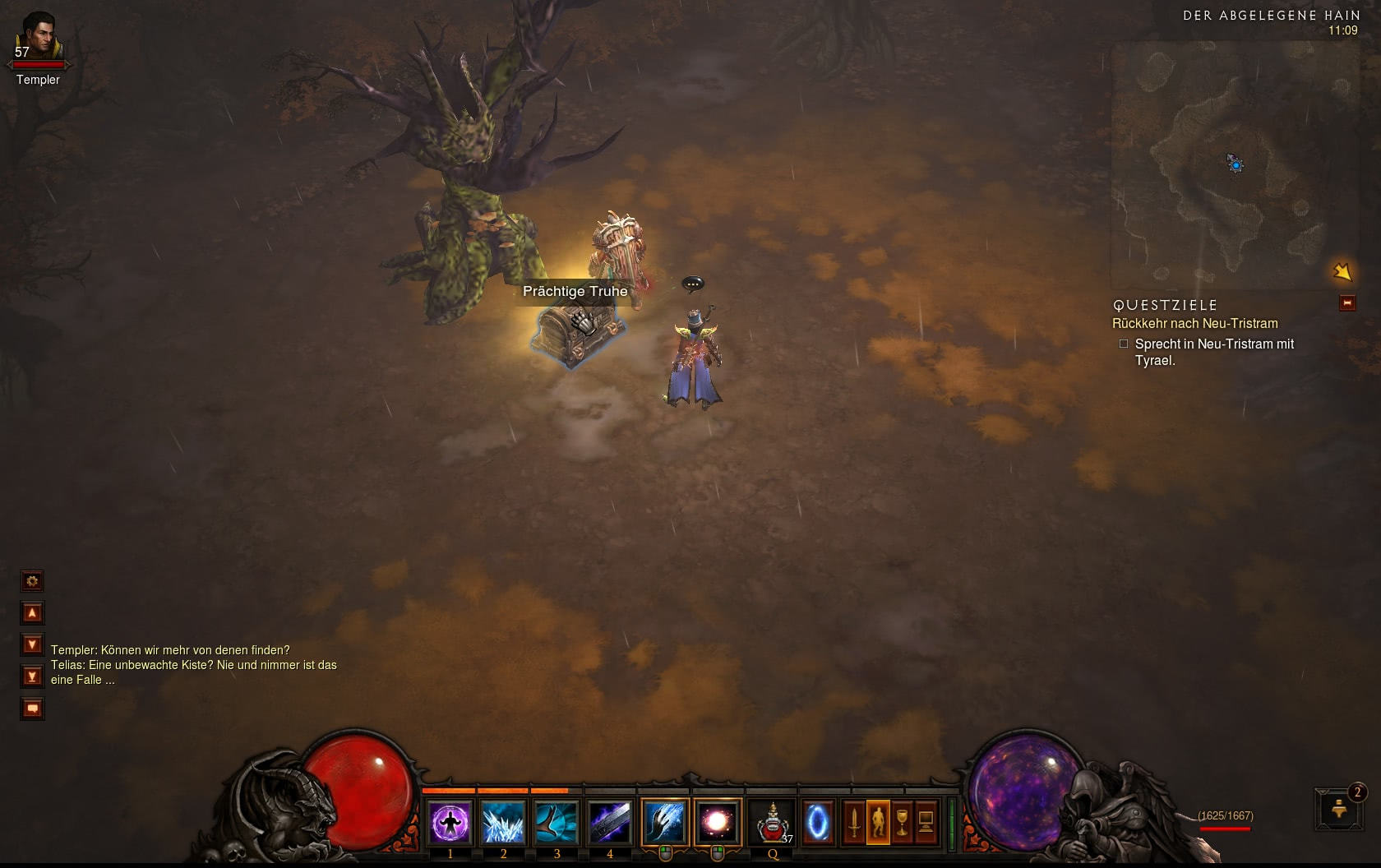1381x868 pixels.
Task: Select the frost hand left-mouse skill
Action: point(664,822)
